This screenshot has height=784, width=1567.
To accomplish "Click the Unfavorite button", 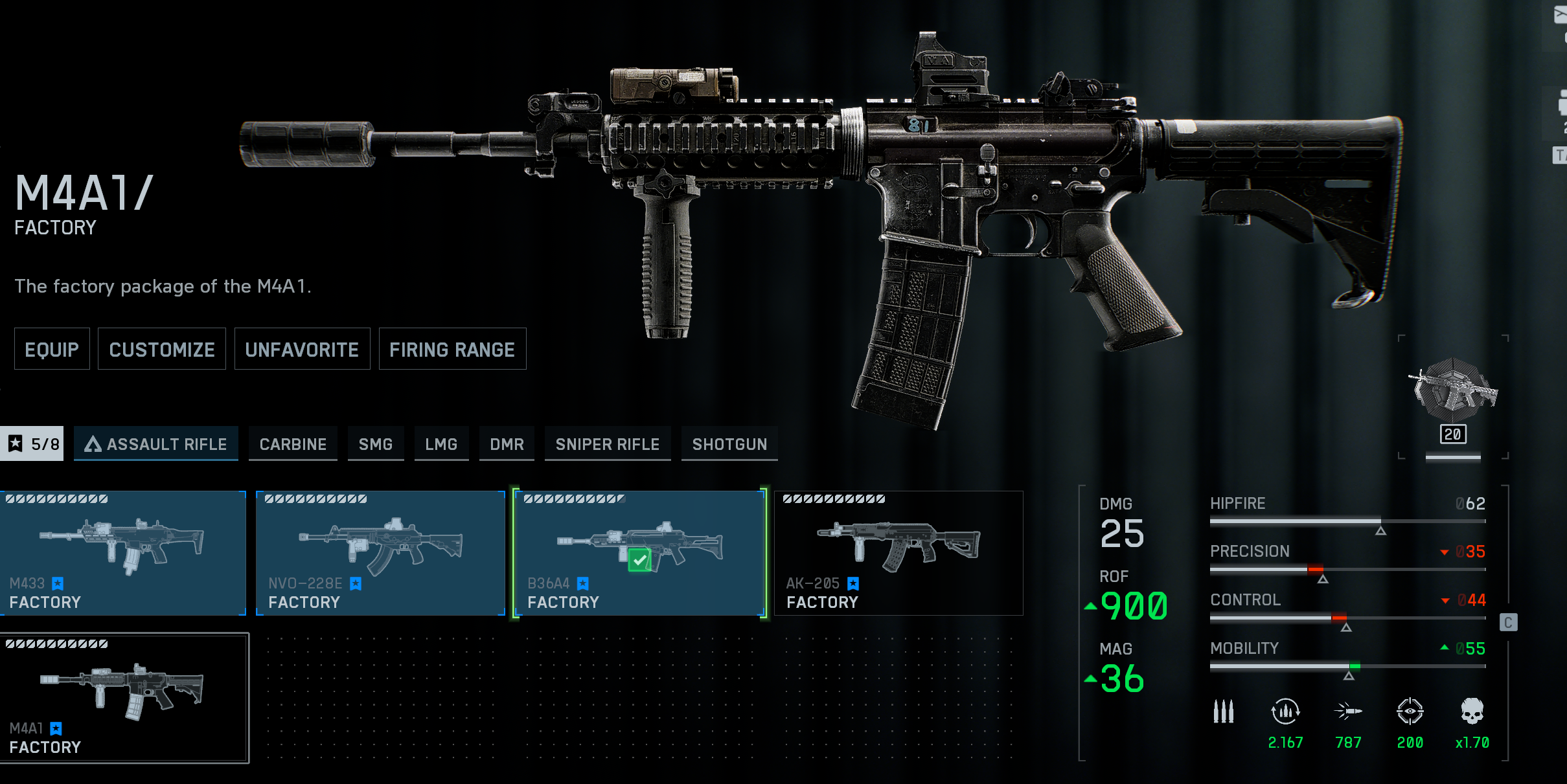I will 302,350.
